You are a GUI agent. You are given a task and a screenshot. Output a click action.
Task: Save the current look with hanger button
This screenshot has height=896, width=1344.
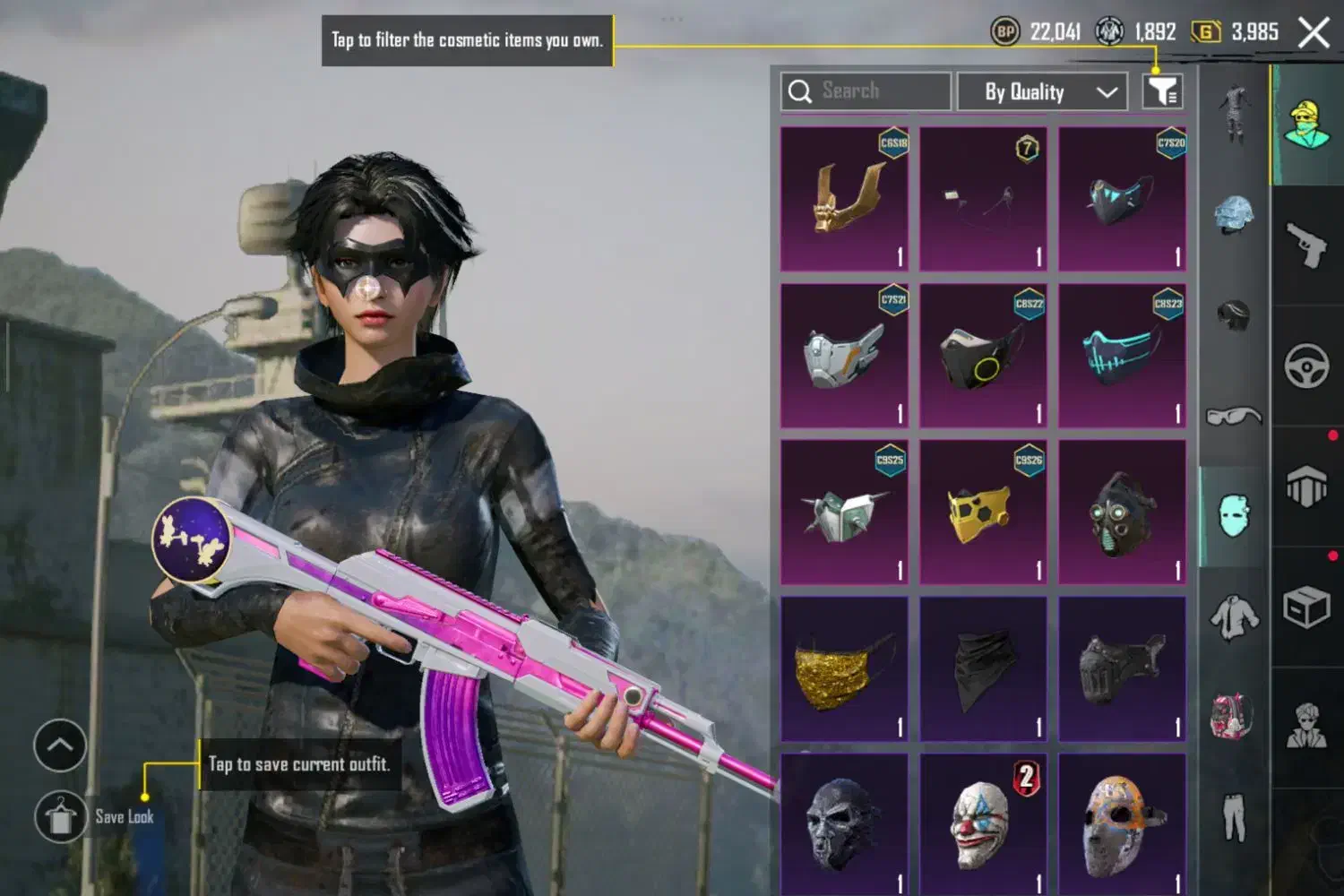(x=61, y=817)
